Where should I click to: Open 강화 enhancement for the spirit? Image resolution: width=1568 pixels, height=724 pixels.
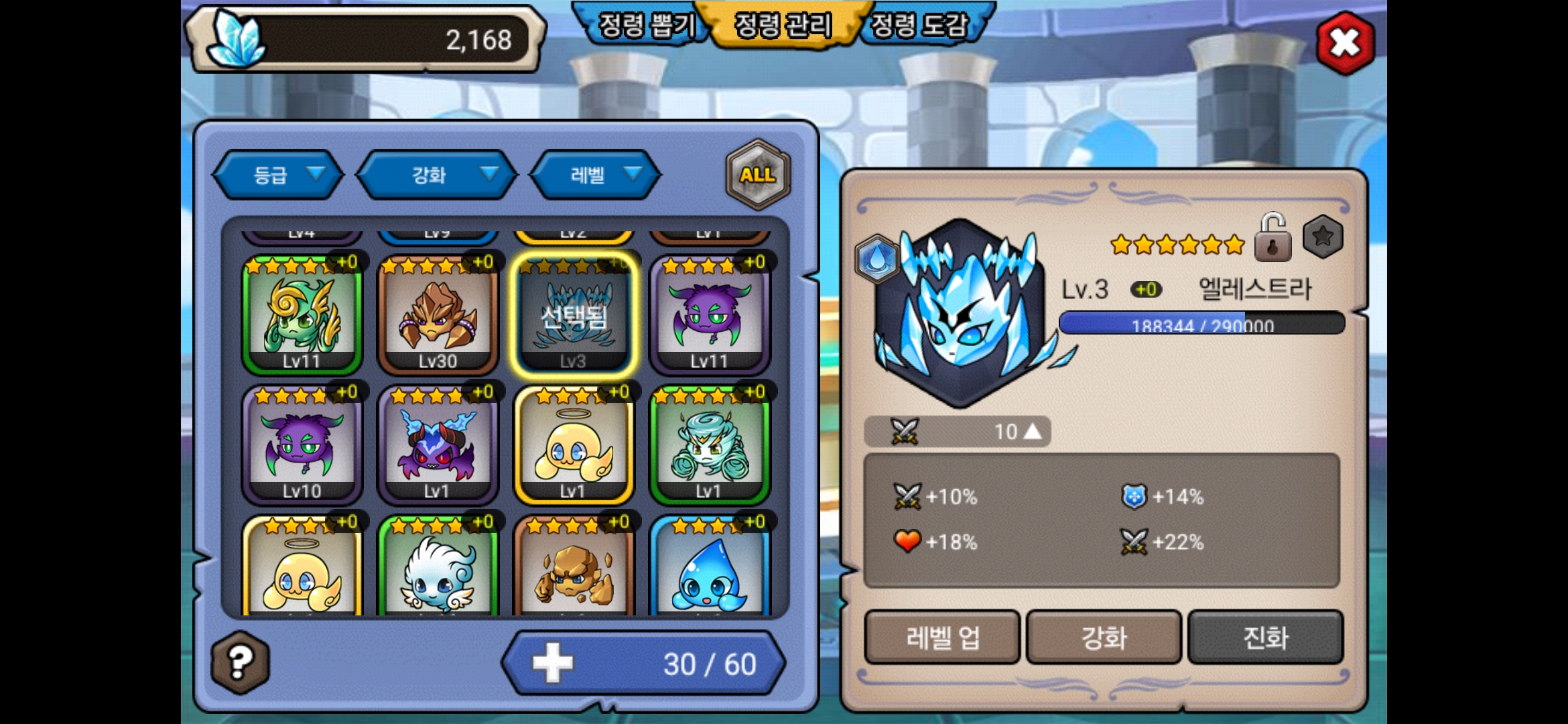[1104, 637]
